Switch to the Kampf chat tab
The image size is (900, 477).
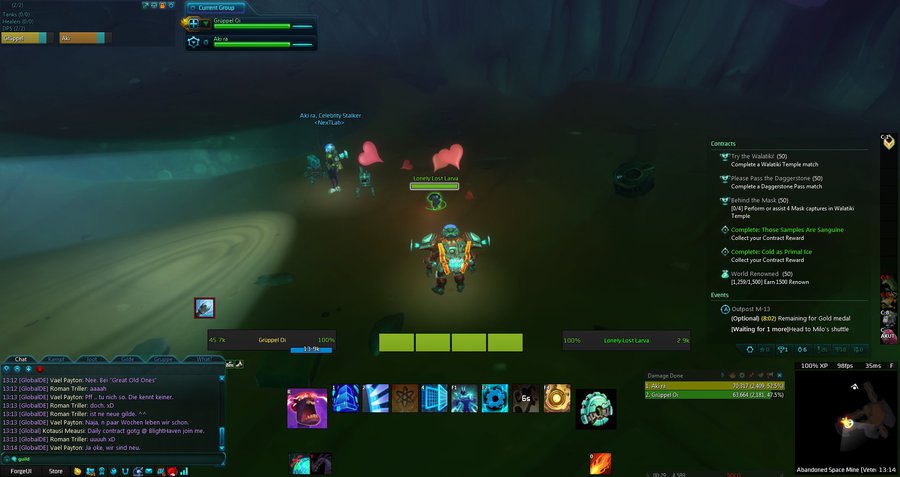coord(57,358)
